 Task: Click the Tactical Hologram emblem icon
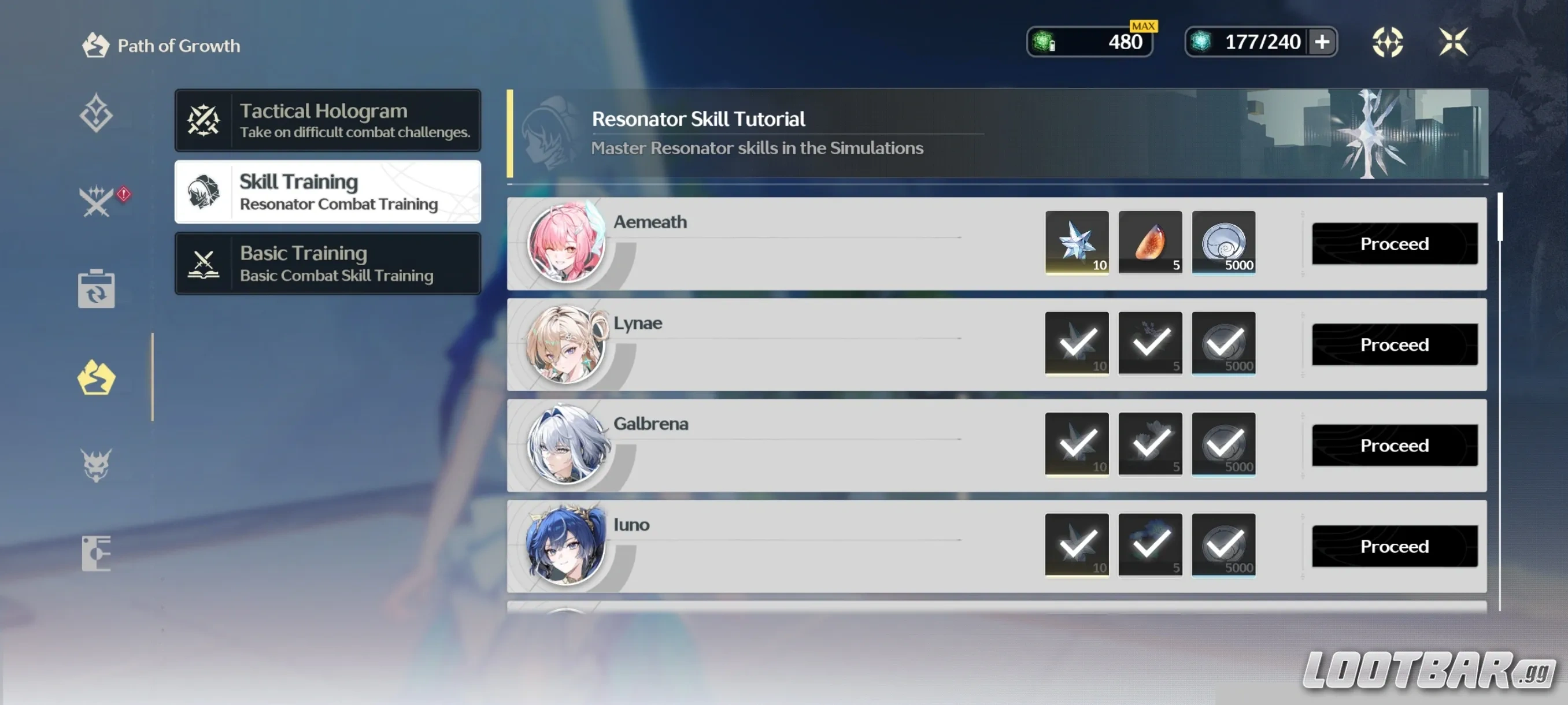(204, 119)
